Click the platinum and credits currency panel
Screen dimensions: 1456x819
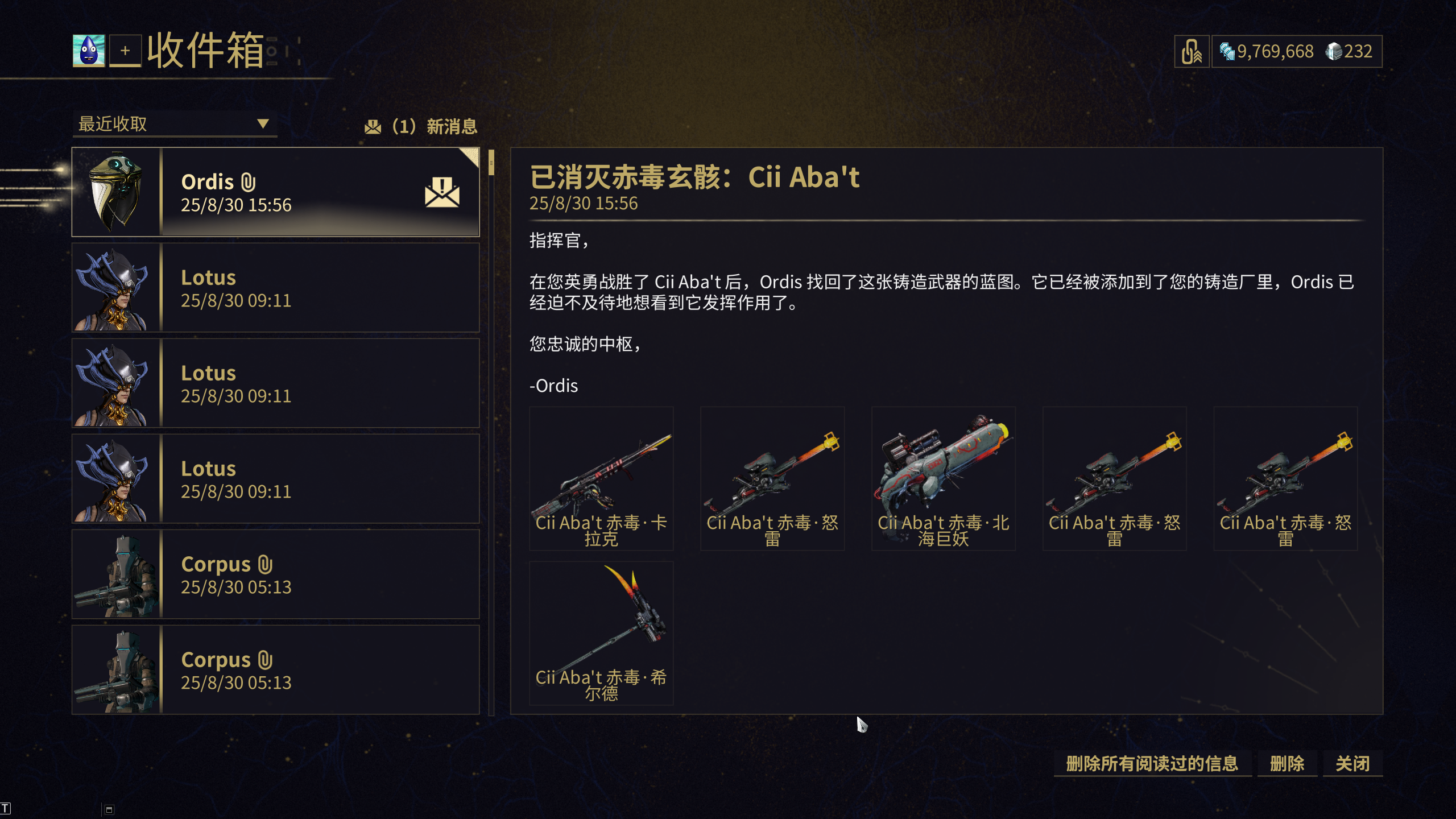[x=1296, y=52]
